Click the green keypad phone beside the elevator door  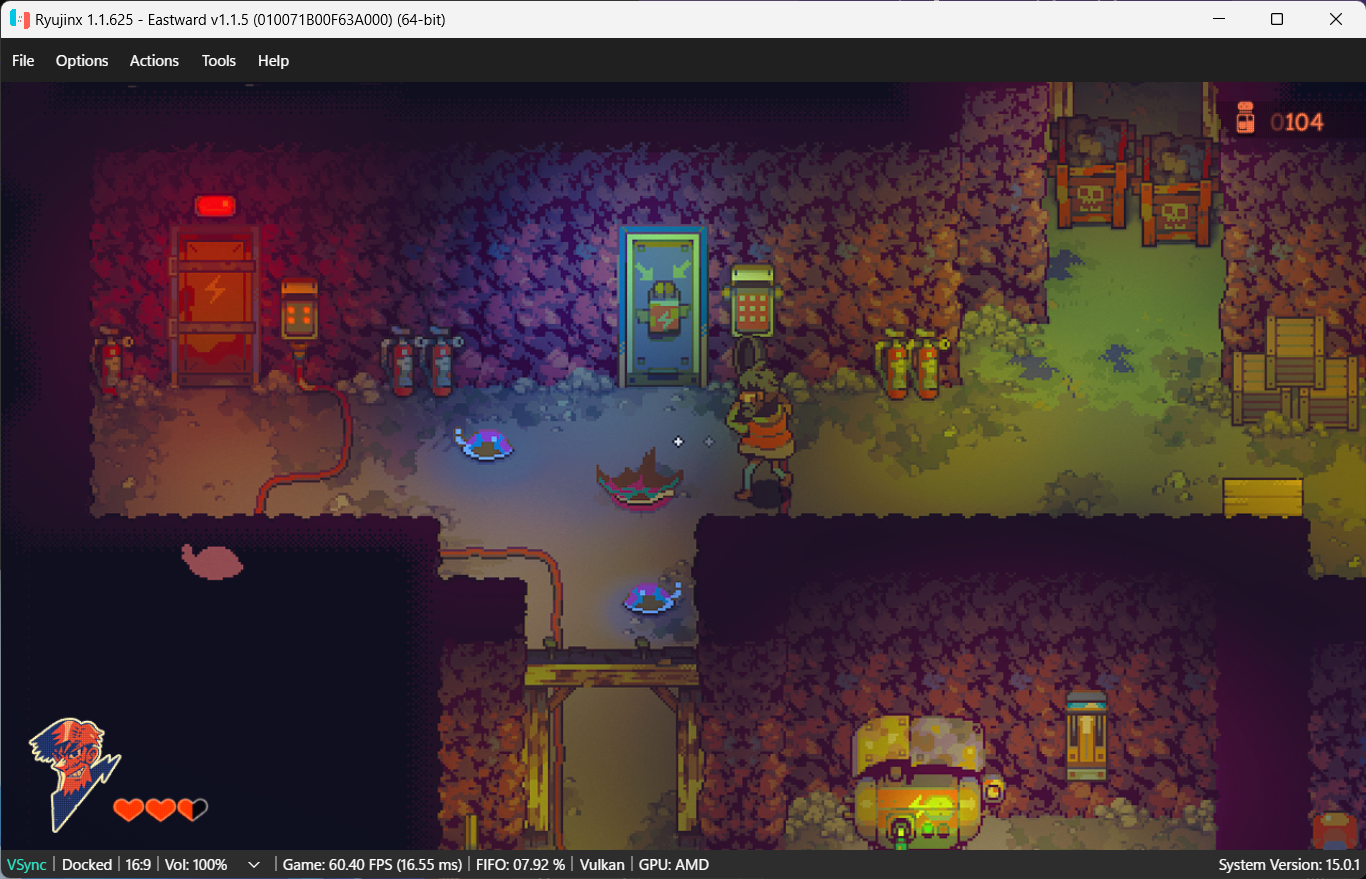(750, 300)
